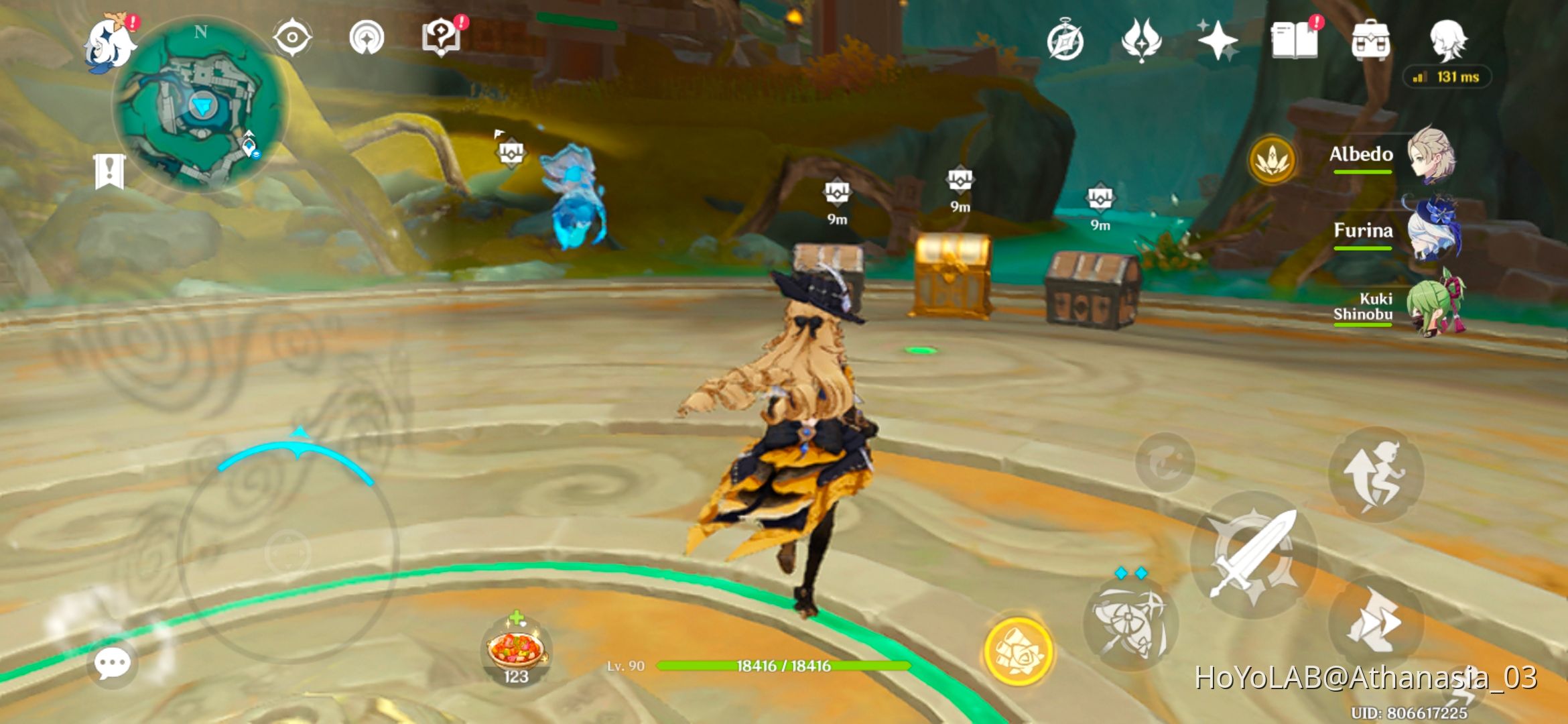Open the Wish menu star icon
This screenshot has width=1568, height=724.
[1220, 42]
